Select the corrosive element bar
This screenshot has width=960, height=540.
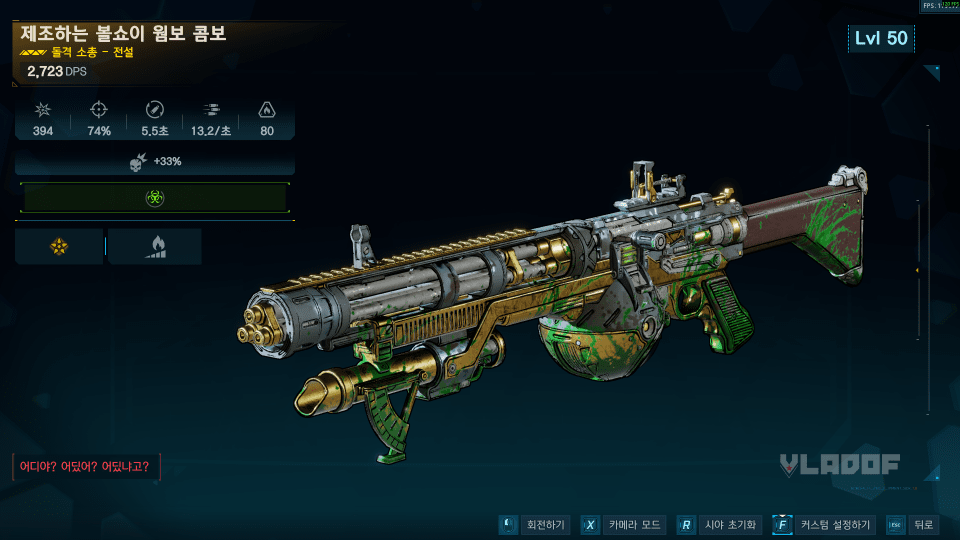click(155, 198)
